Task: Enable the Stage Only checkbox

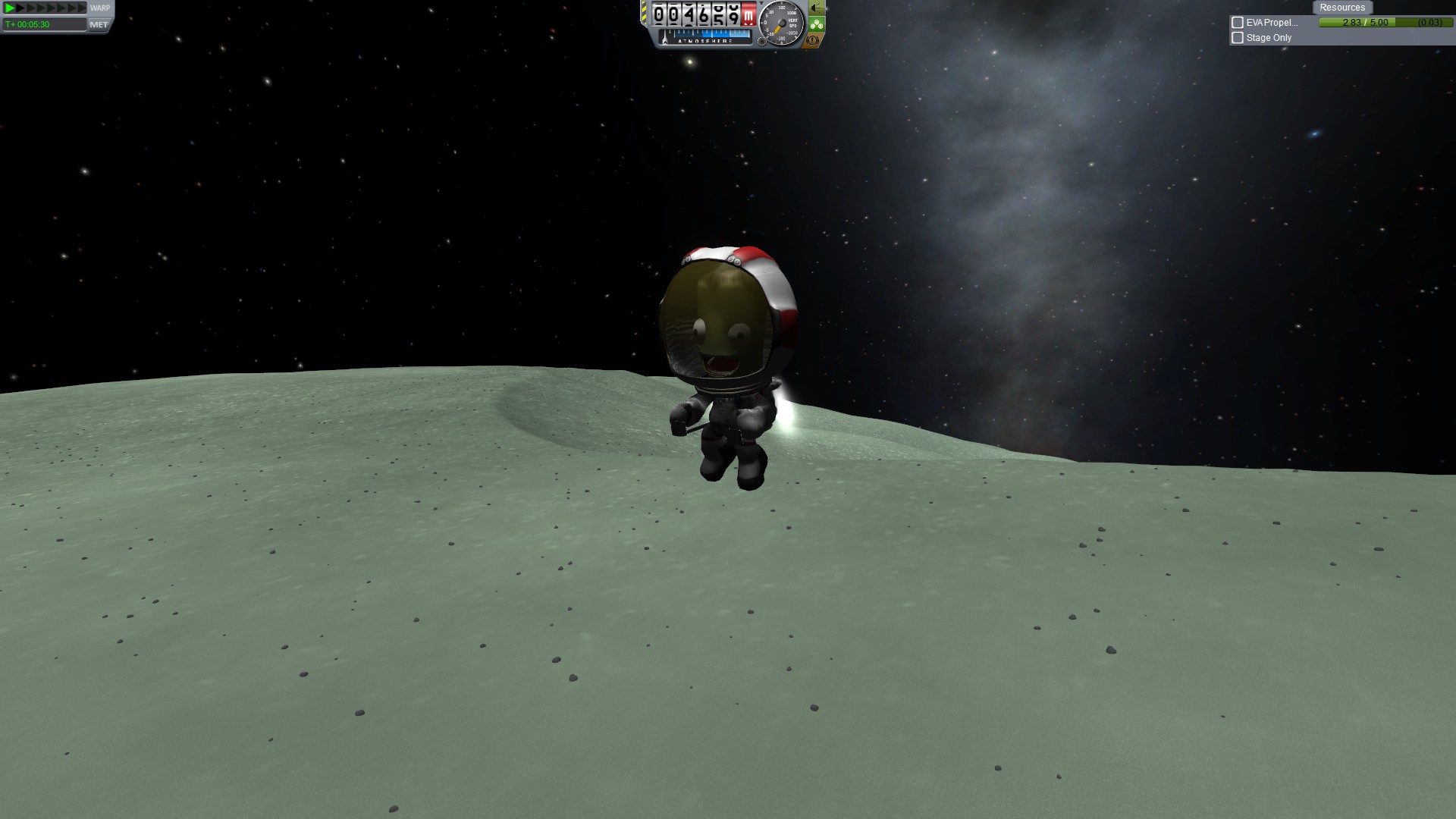Action: pyautogui.click(x=1238, y=38)
